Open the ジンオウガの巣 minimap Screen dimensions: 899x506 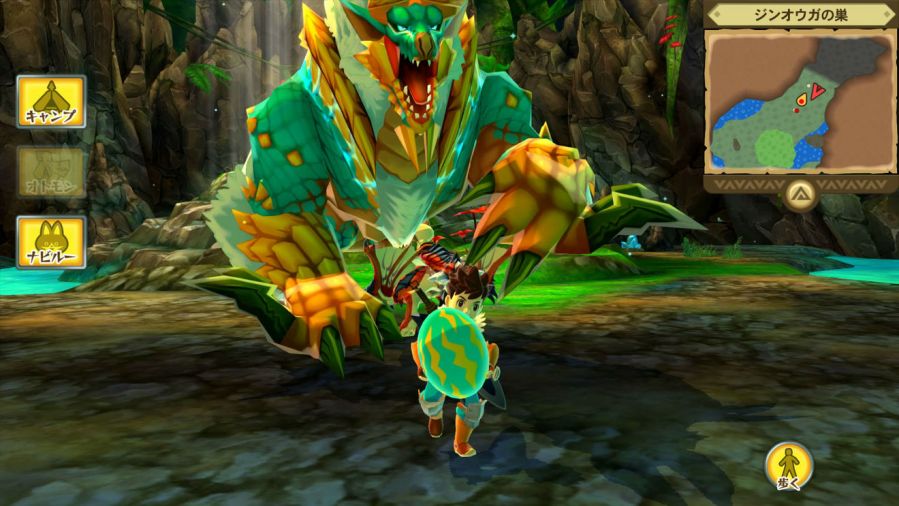(x=798, y=99)
